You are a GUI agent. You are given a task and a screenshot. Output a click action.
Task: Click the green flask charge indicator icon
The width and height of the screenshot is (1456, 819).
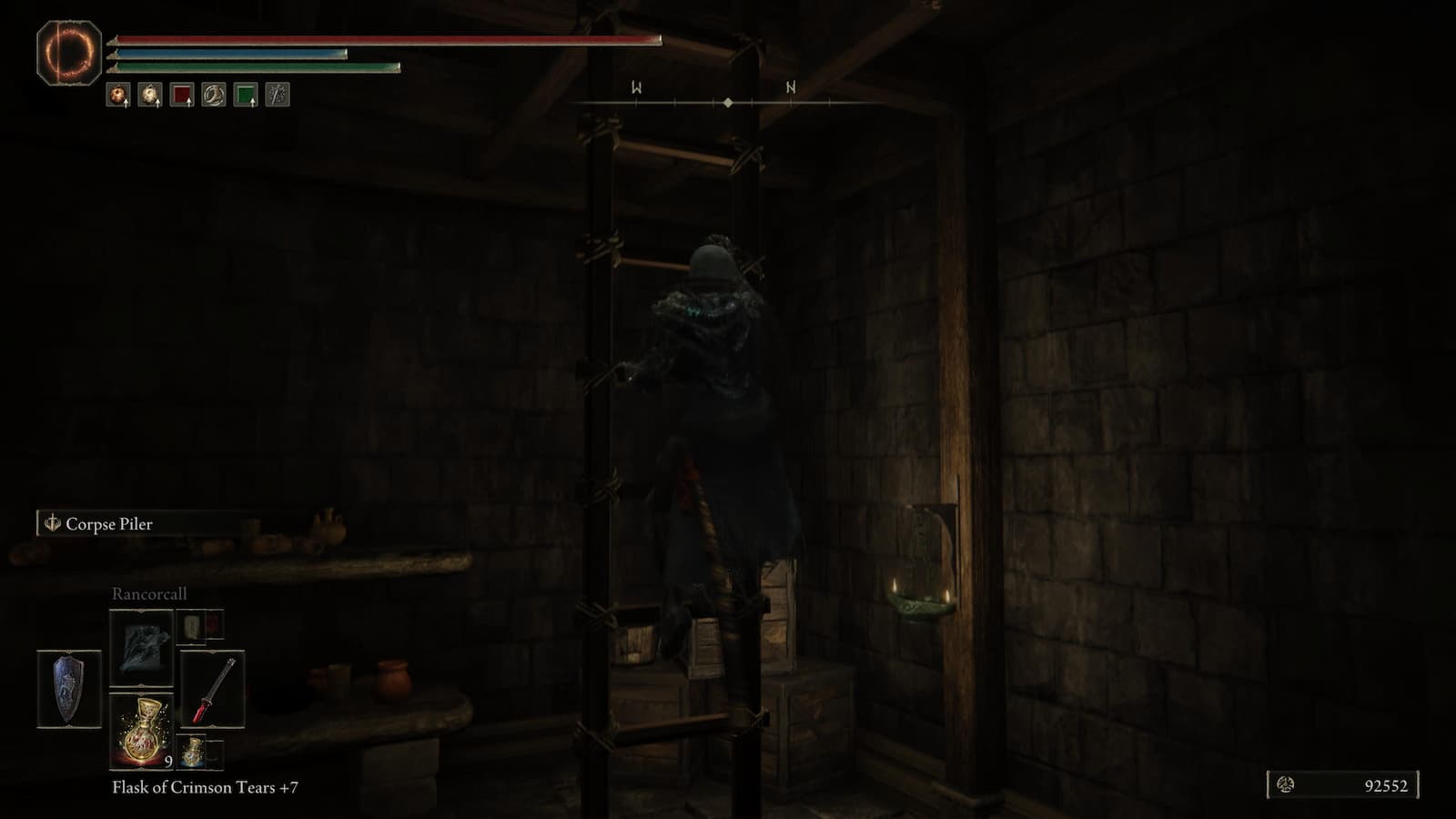click(245, 95)
